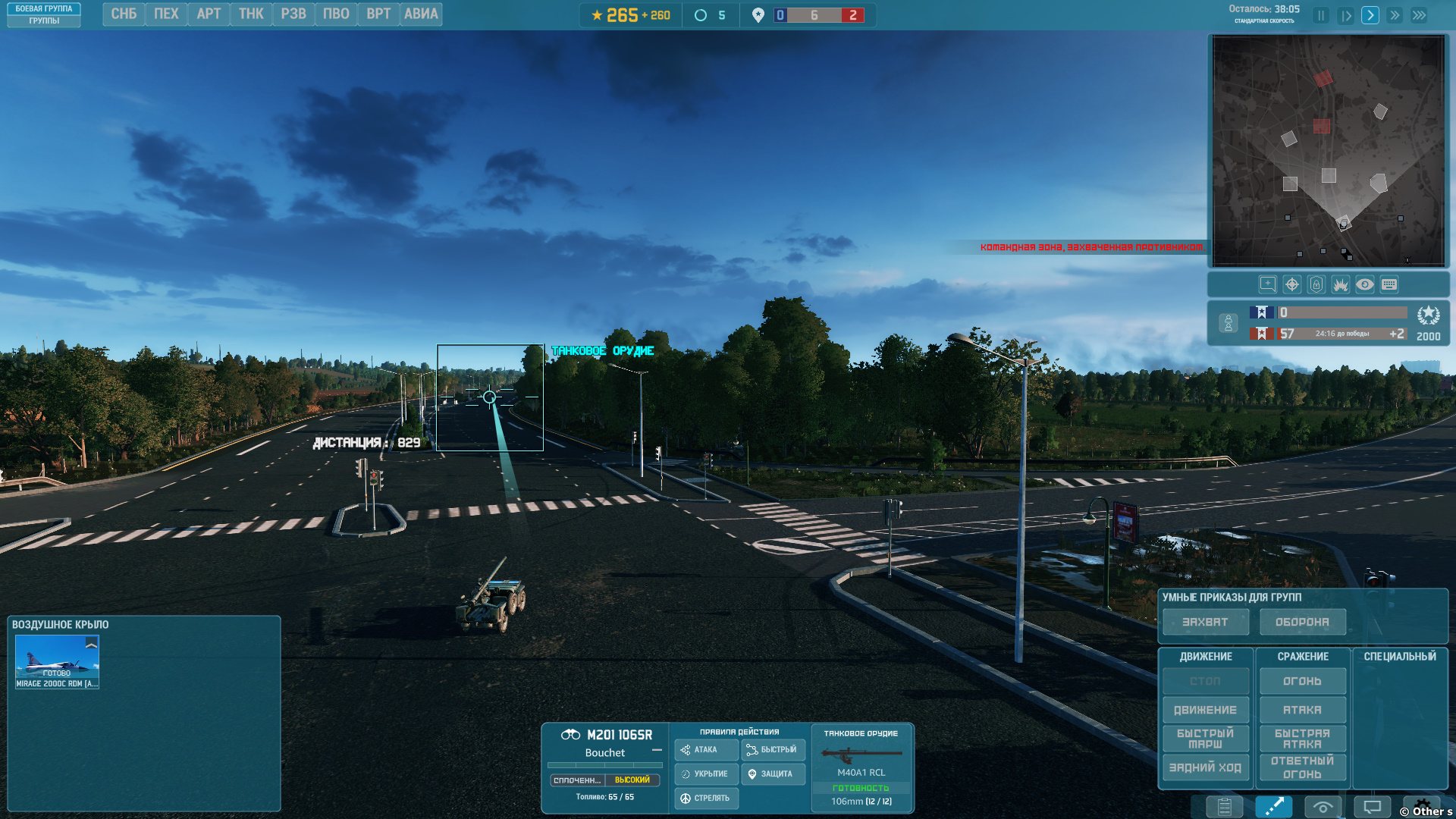Open БОЕВАЯ ГРУППА battle group button

[x=44, y=9]
